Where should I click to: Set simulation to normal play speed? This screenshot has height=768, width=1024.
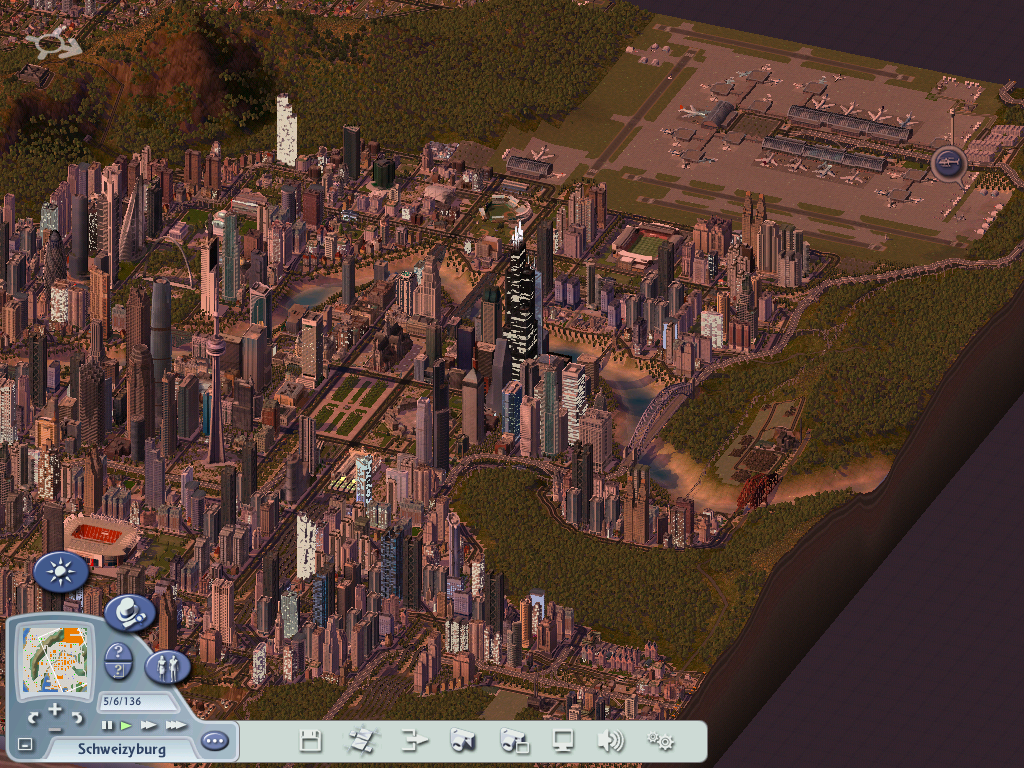tap(126, 724)
